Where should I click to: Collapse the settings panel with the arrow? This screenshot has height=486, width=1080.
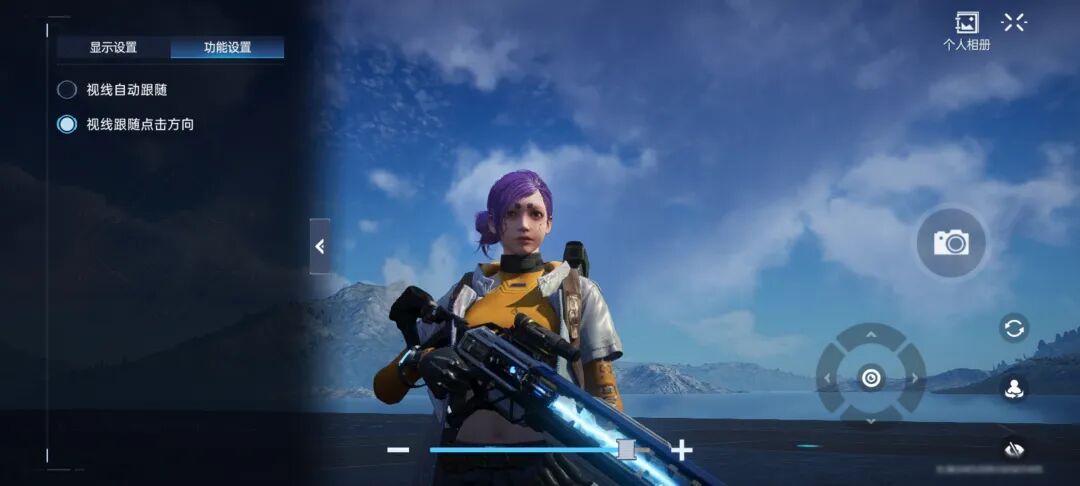[x=320, y=246]
